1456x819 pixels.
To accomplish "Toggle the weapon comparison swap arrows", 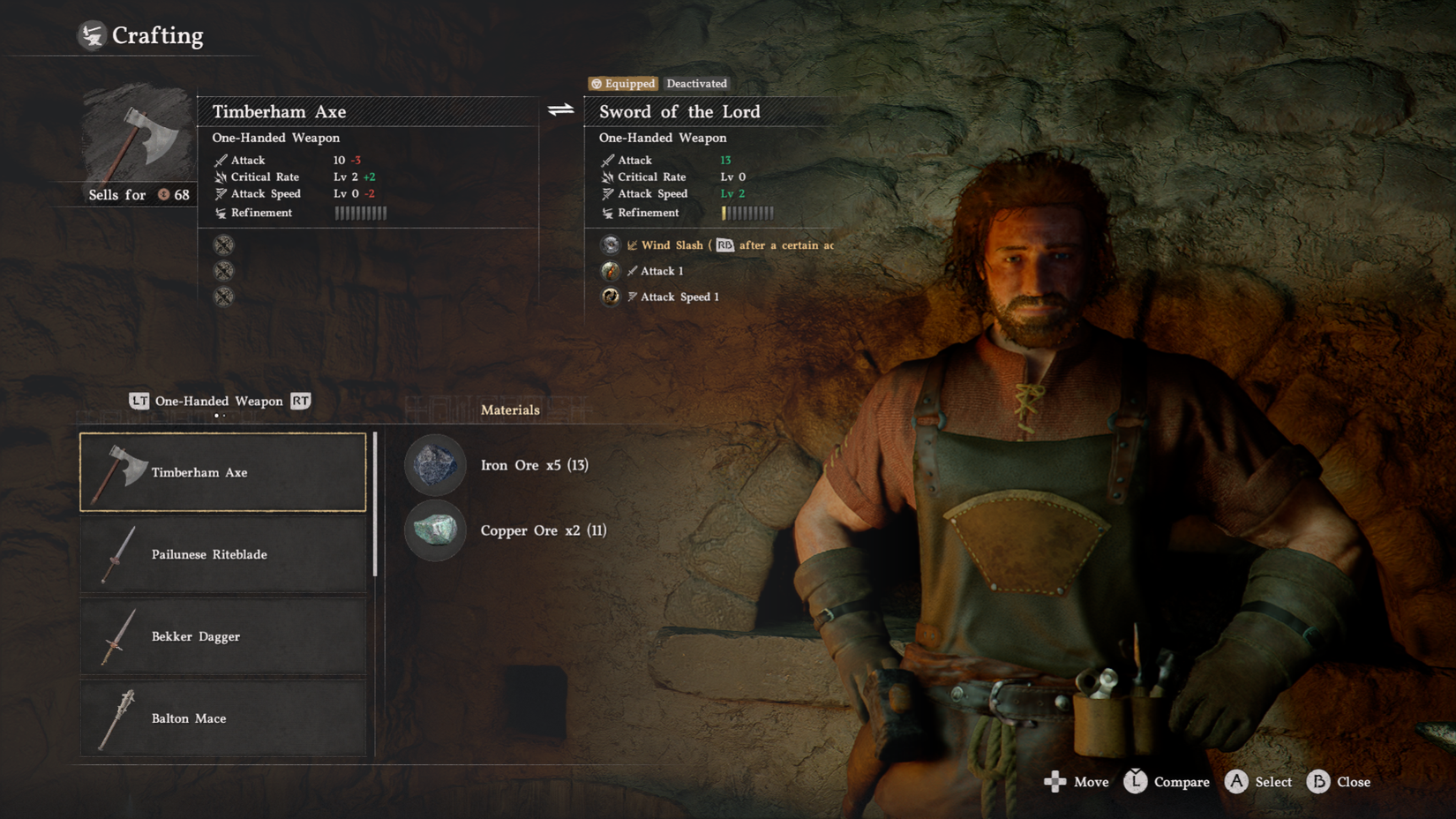I will (559, 111).
